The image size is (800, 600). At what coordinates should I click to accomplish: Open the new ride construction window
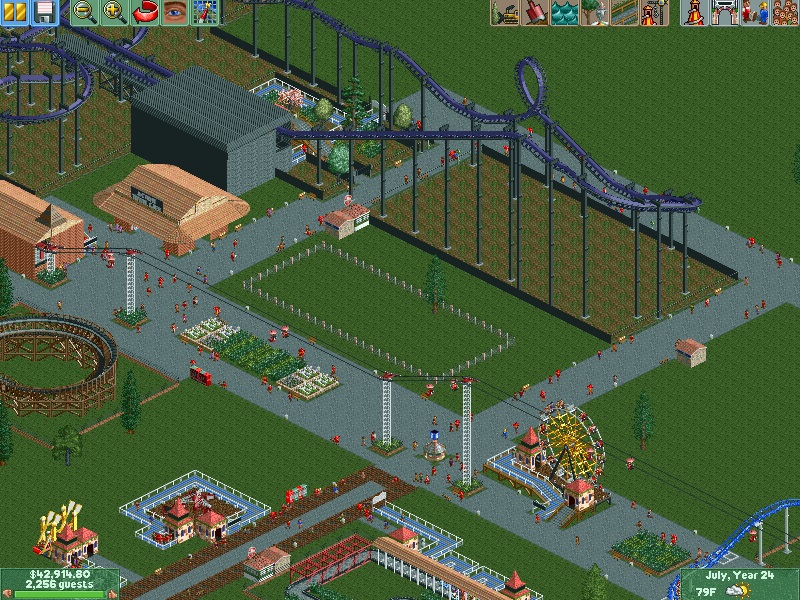pos(654,12)
